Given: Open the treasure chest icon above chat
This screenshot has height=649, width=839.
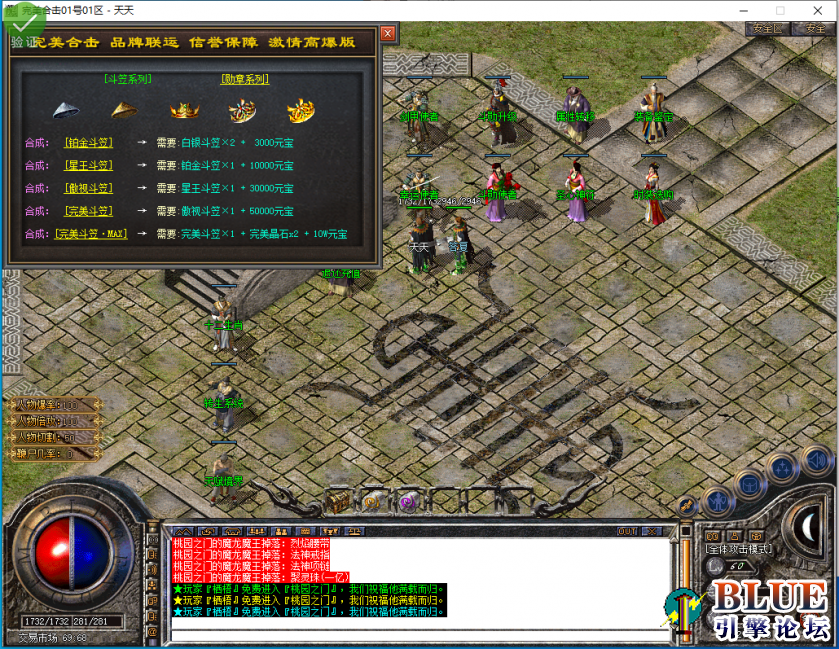Looking at the screenshot, I should pos(340,499).
